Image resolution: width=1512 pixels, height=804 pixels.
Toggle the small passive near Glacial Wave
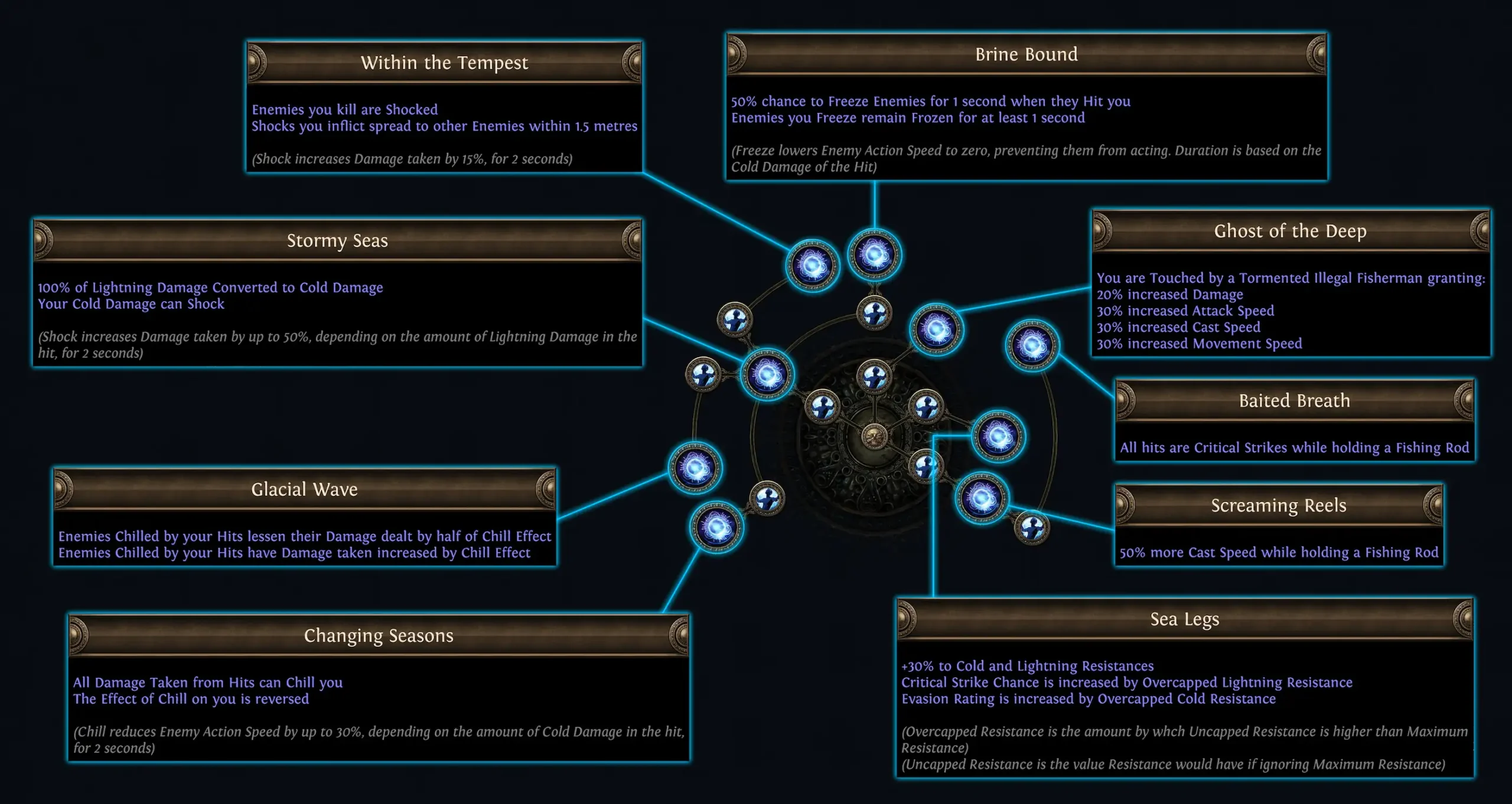point(767,500)
